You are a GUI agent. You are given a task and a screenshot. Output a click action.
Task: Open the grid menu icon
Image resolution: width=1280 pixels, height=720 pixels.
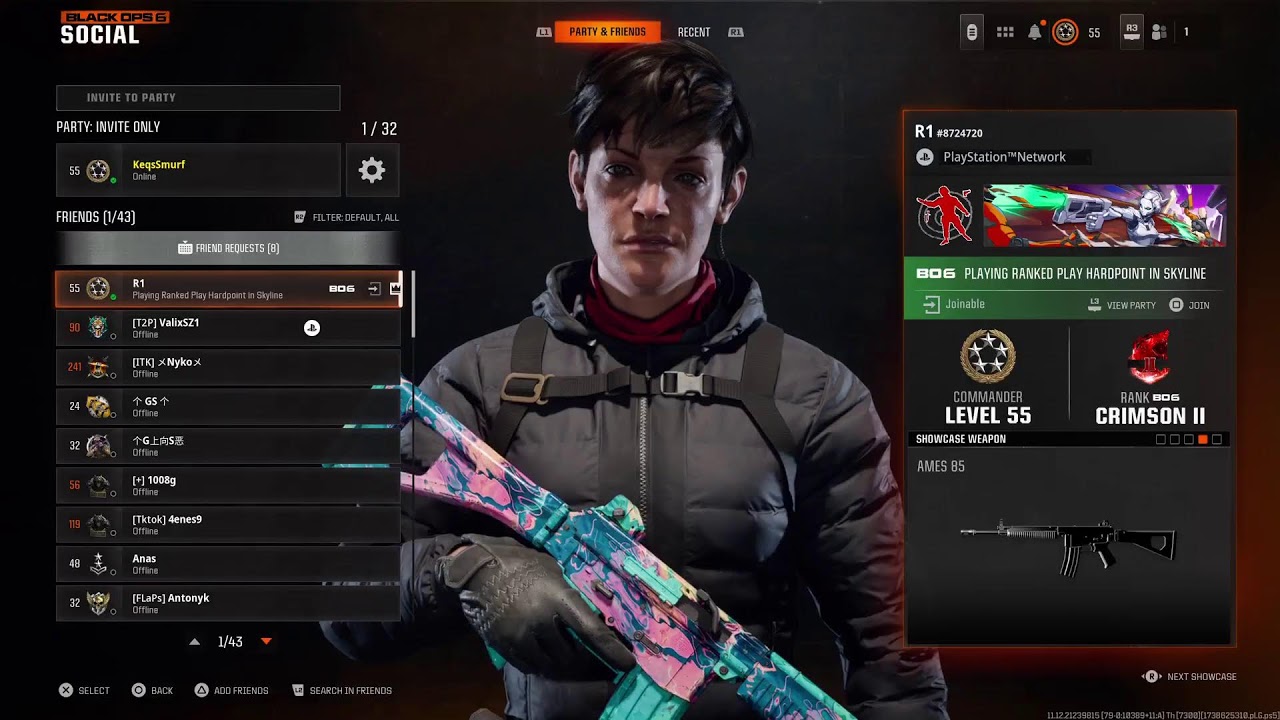click(x=1005, y=32)
